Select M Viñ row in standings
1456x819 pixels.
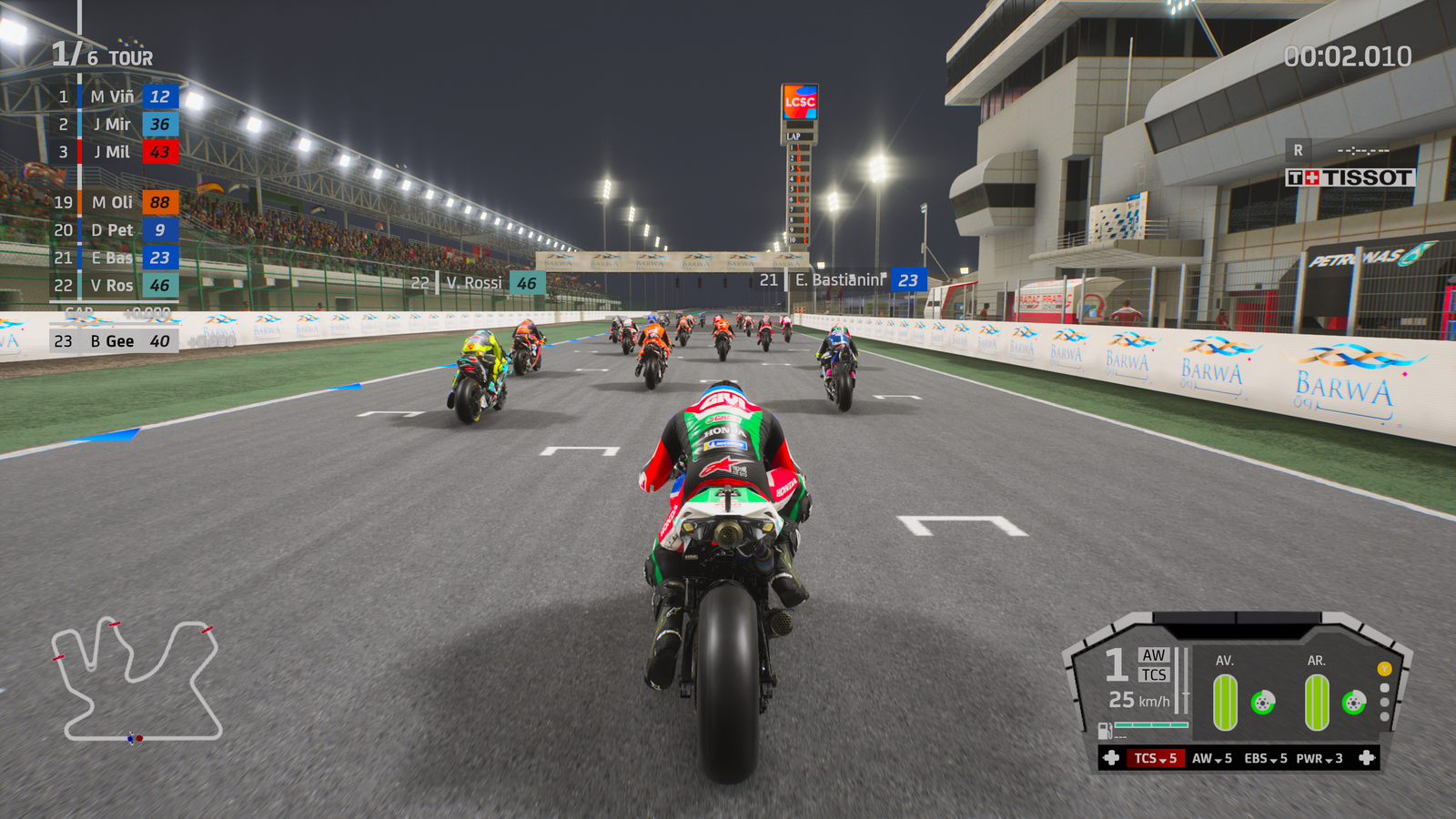tap(114, 96)
